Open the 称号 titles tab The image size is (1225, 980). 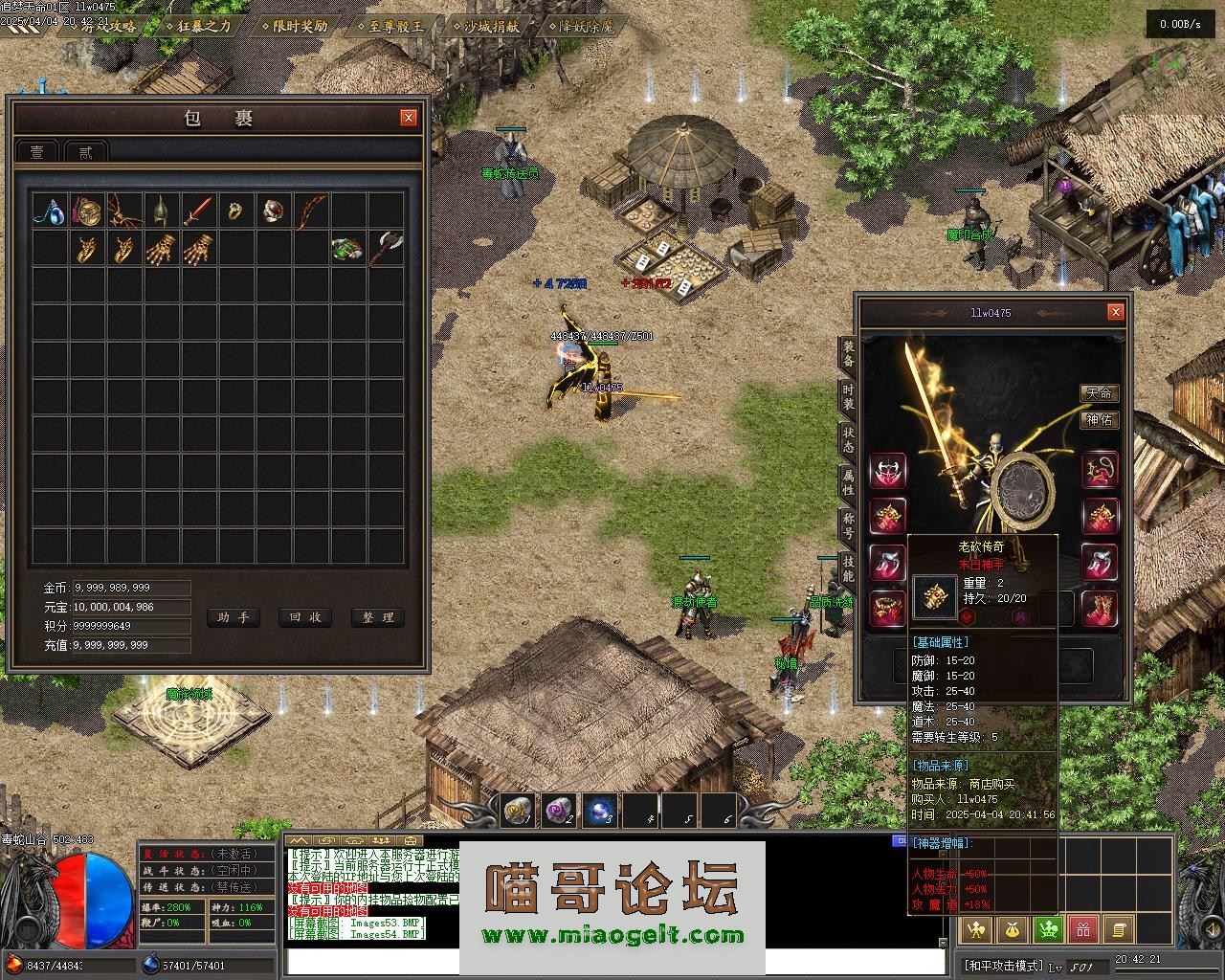848,523
